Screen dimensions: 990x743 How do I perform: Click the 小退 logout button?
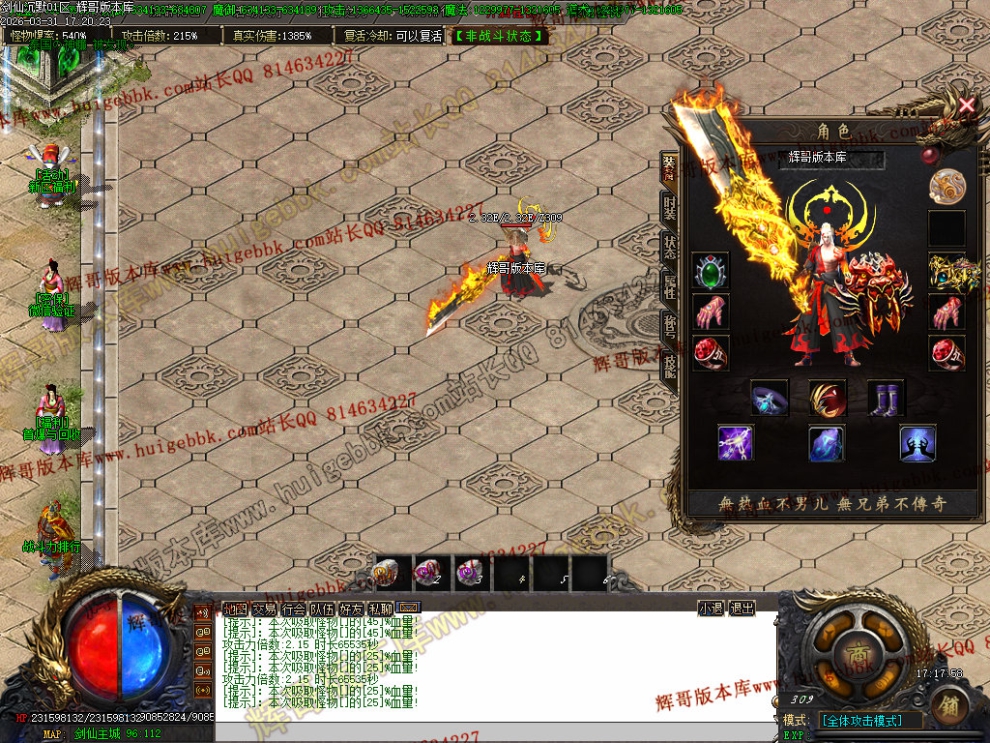(711, 608)
